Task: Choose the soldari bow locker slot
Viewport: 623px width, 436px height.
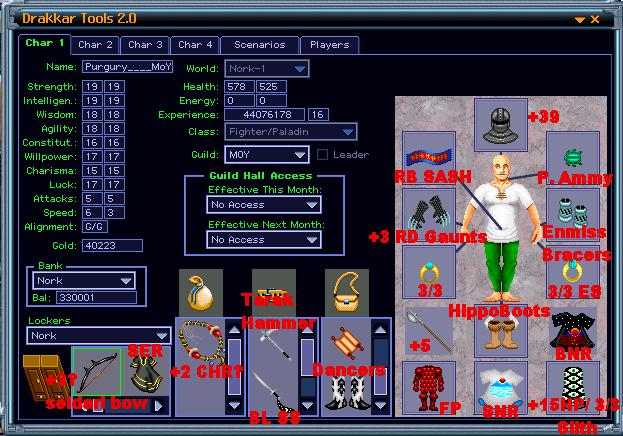Action: coord(96,372)
